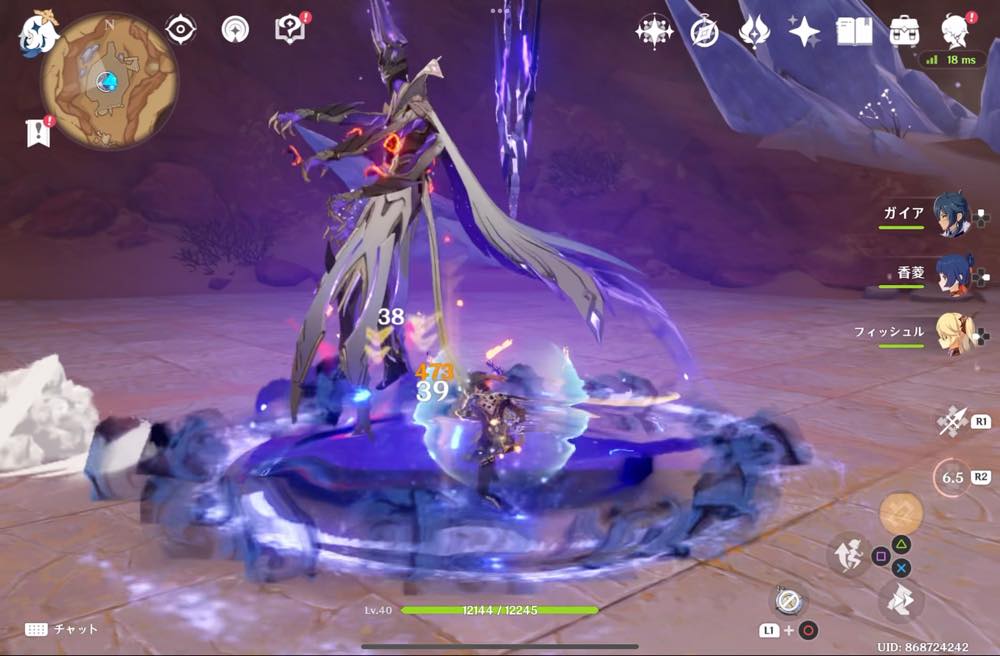Open the チャット chat box

tap(62, 629)
